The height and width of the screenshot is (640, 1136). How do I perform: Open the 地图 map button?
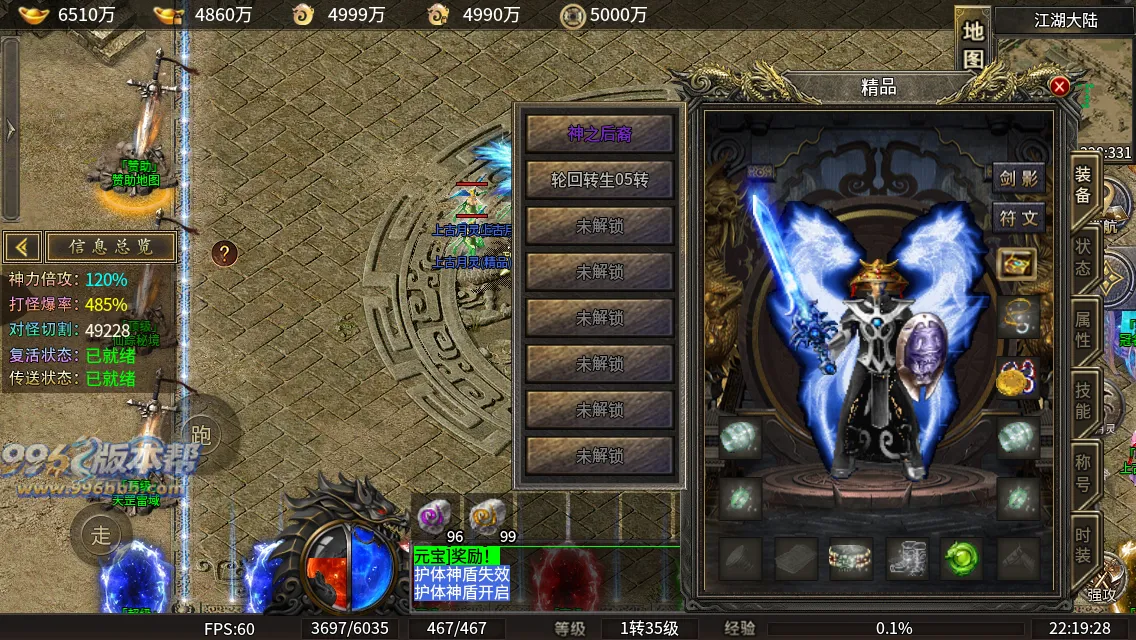[973, 43]
